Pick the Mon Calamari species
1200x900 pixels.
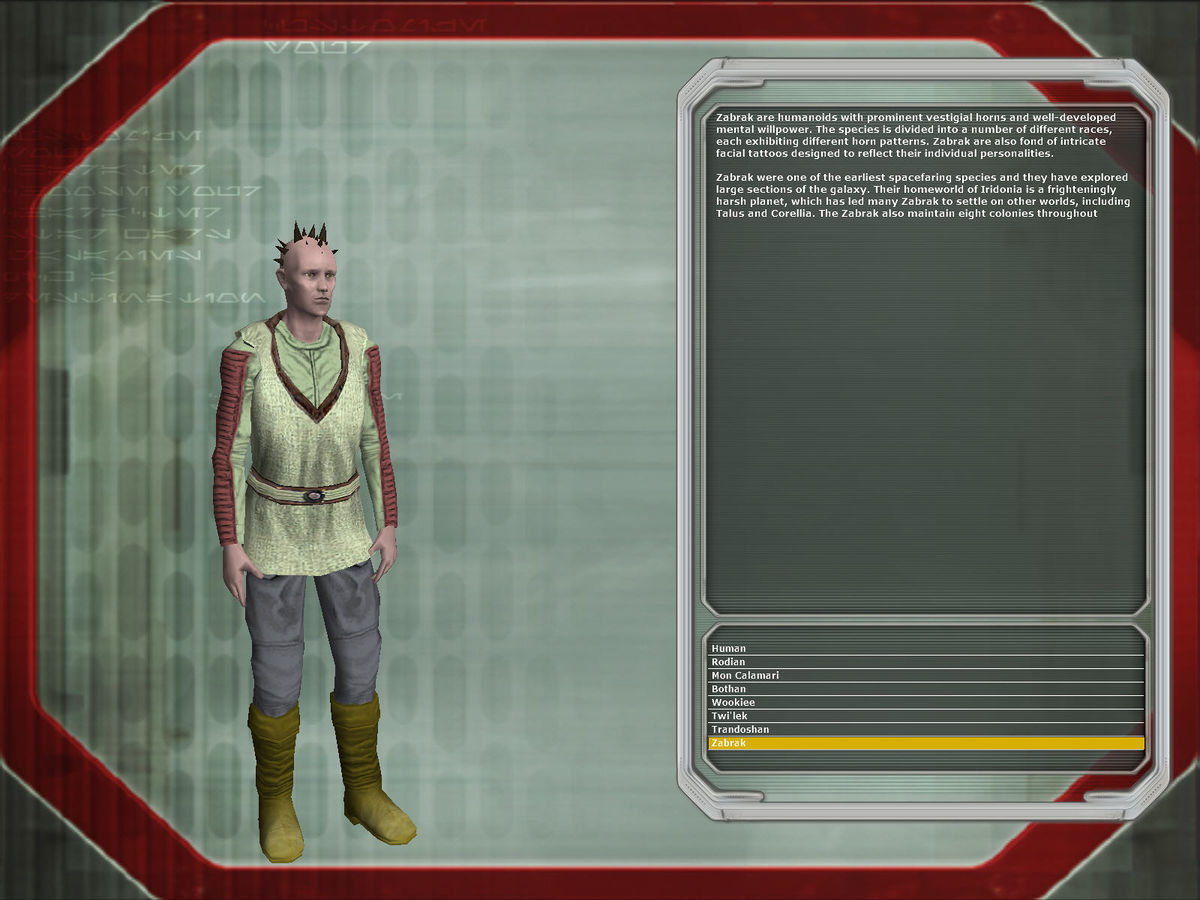(745, 676)
